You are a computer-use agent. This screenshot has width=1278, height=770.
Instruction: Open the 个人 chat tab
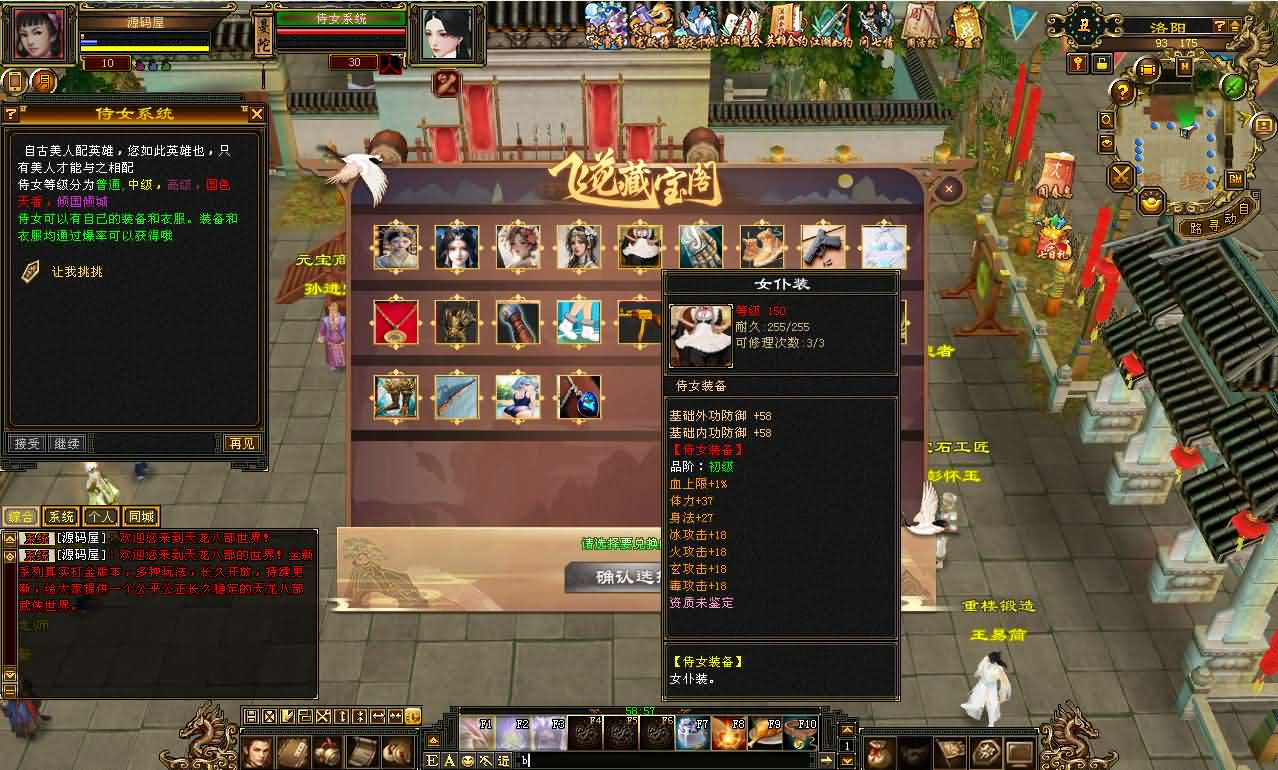point(101,517)
